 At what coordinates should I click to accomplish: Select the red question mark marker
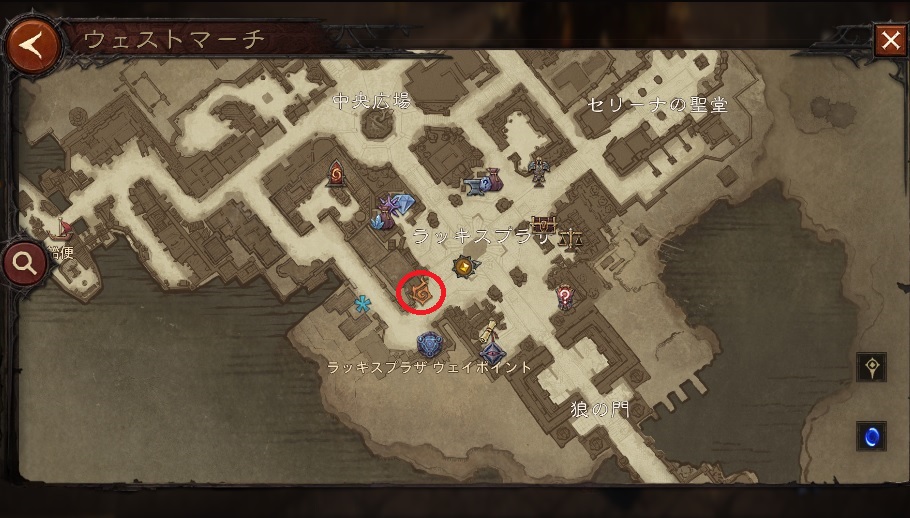click(565, 296)
